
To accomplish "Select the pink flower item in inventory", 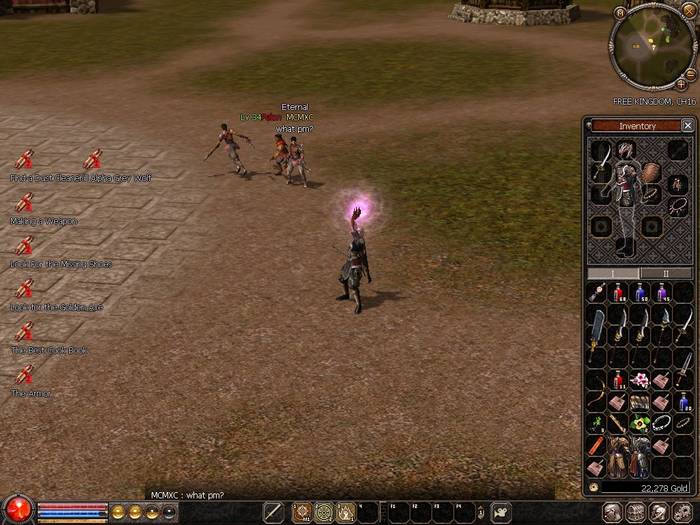I will click(641, 380).
